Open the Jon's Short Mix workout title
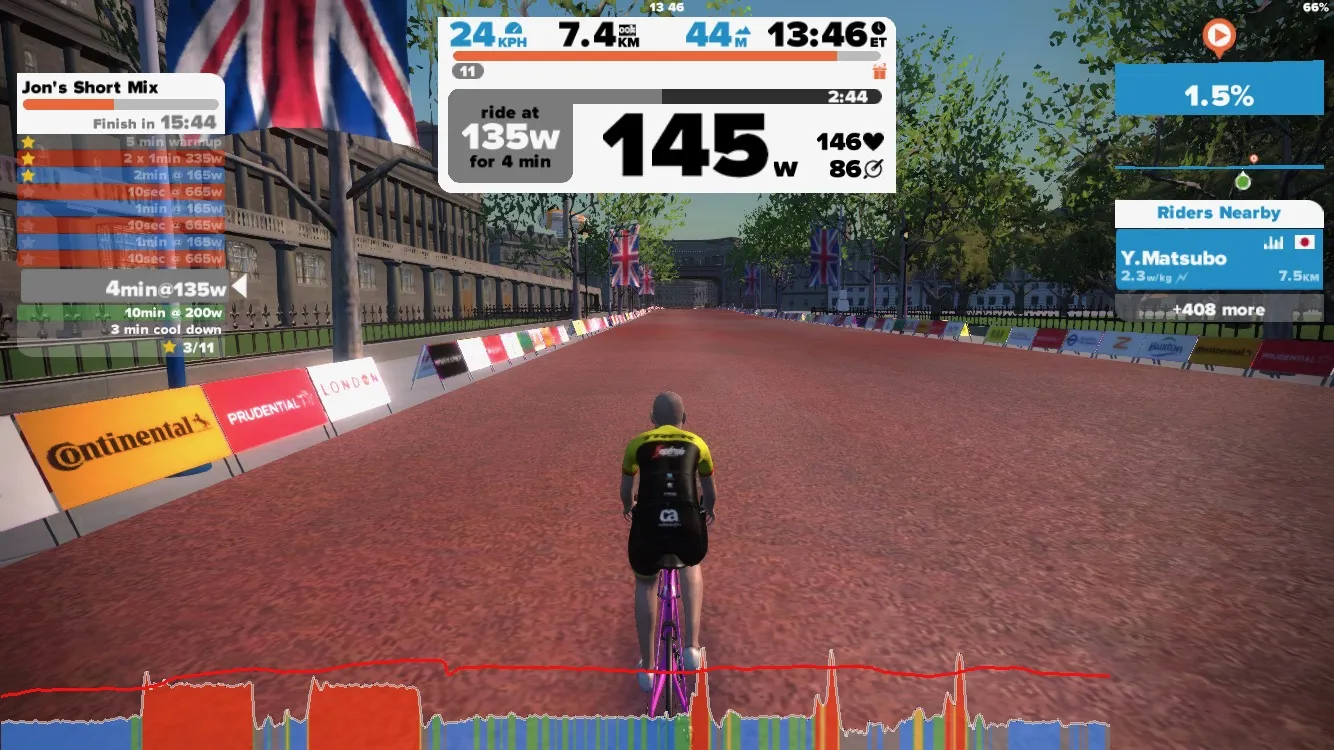Image resolution: width=1334 pixels, height=750 pixels. pyautogui.click(x=90, y=87)
